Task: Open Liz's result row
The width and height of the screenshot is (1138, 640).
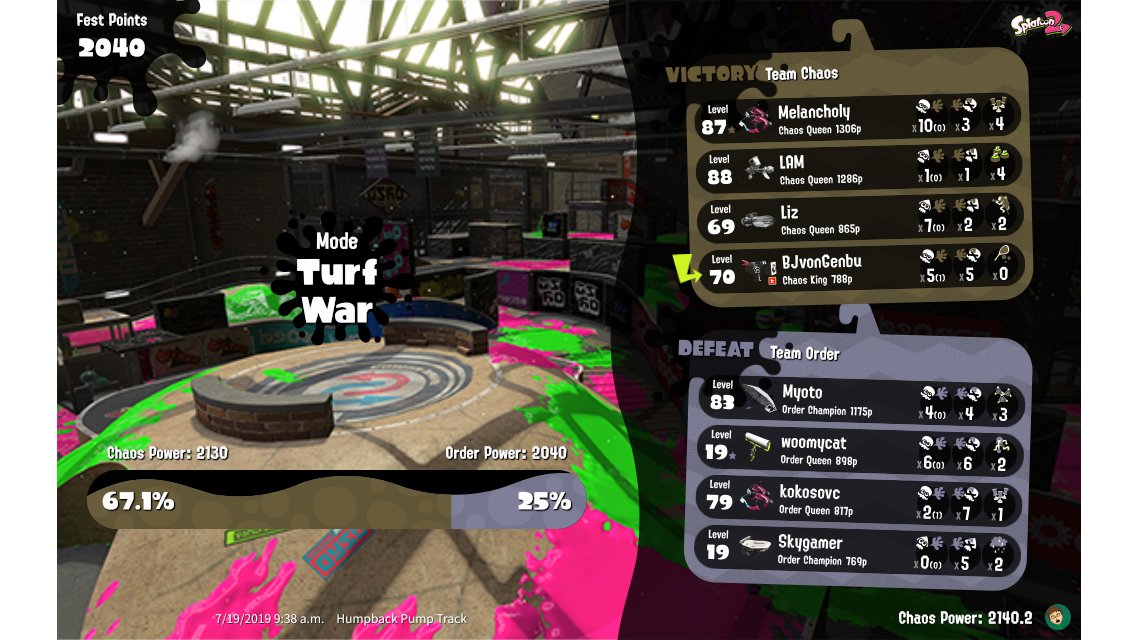Action: pyautogui.click(x=858, y=218)
